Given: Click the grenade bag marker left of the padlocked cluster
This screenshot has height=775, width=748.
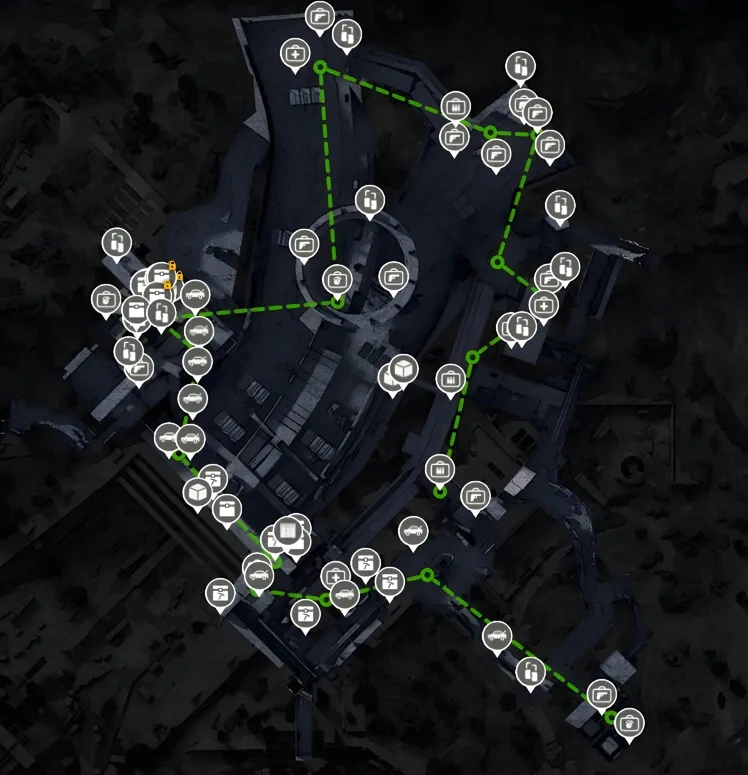Looking at the screenshot, I should [106, 297].
